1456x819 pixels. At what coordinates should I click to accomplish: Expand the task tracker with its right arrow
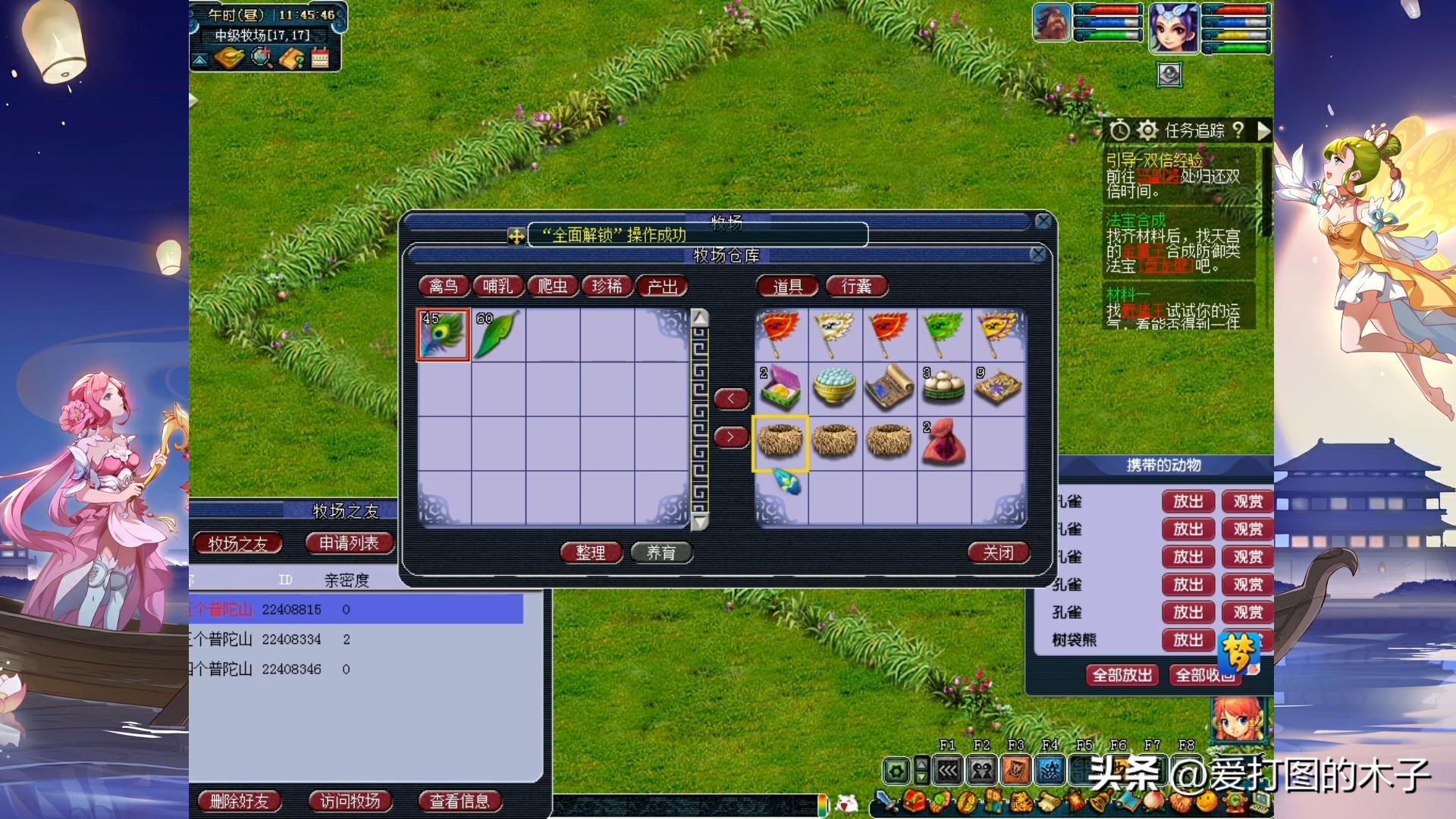click(x=1263, y=130)
